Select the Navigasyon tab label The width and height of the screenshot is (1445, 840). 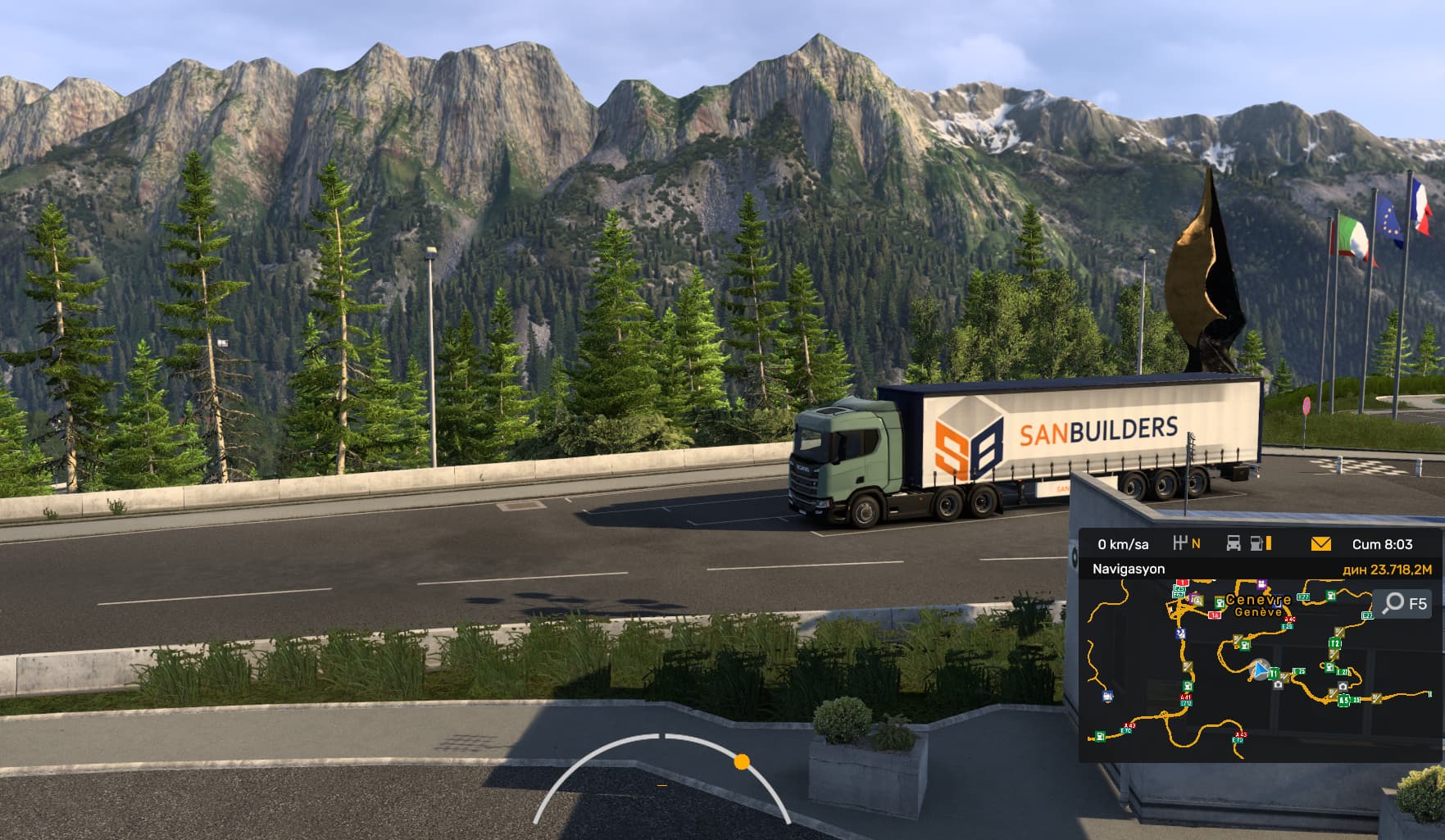tap(1129, 569)
